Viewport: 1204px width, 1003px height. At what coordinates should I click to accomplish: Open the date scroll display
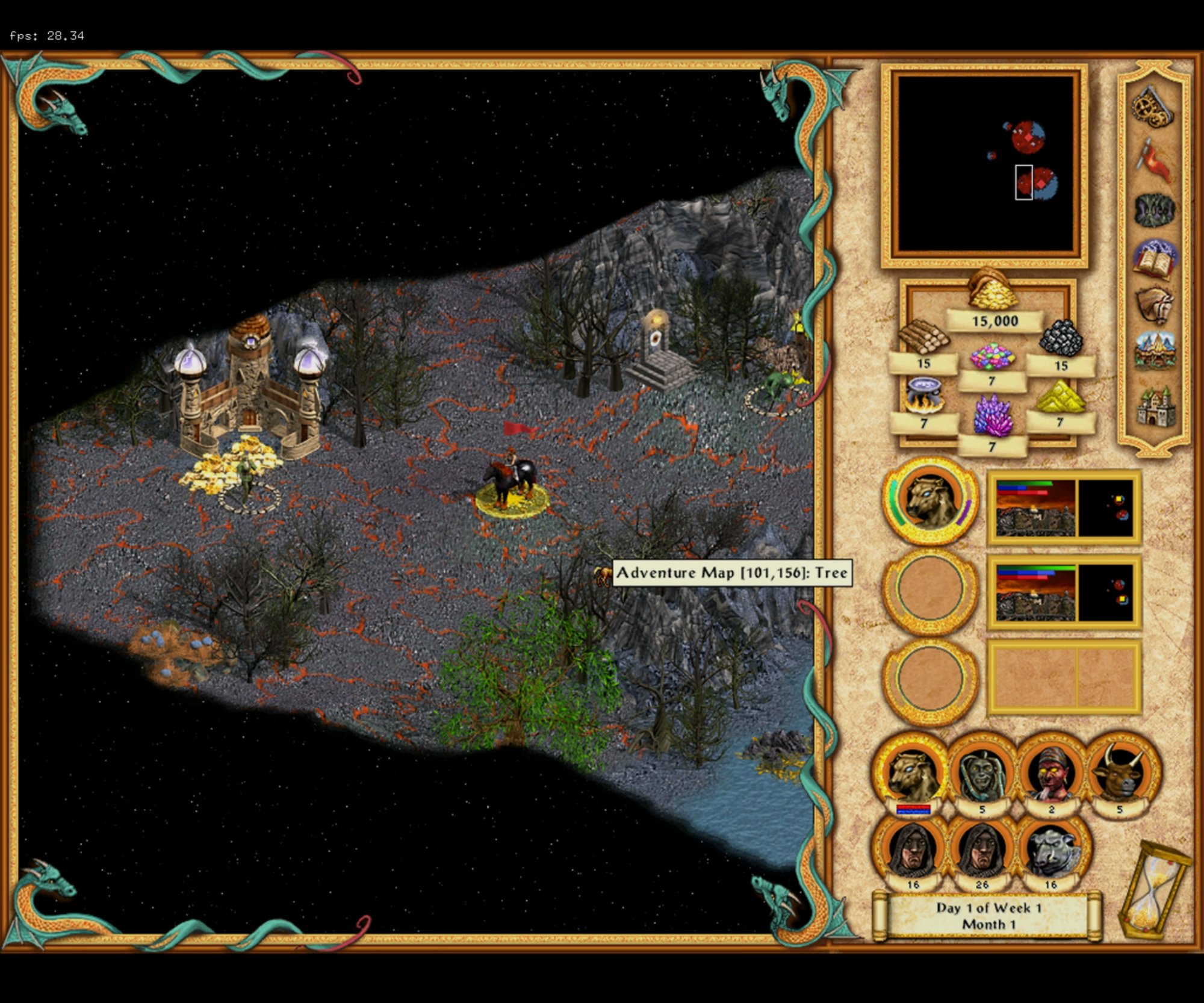tap(988, 916)
